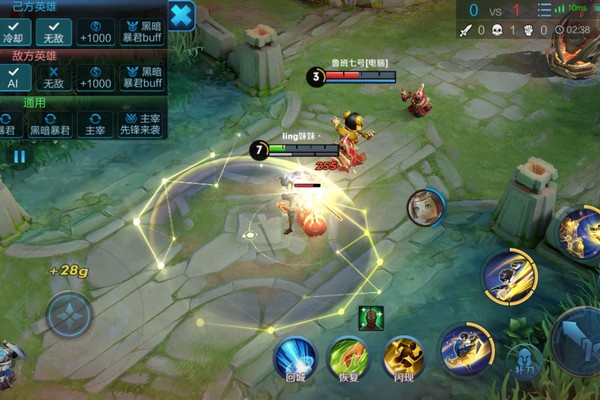Screen dimensions: 600x400
Task: Activate the Heal (恢复) ability
Action: click(x=349, y=358)
